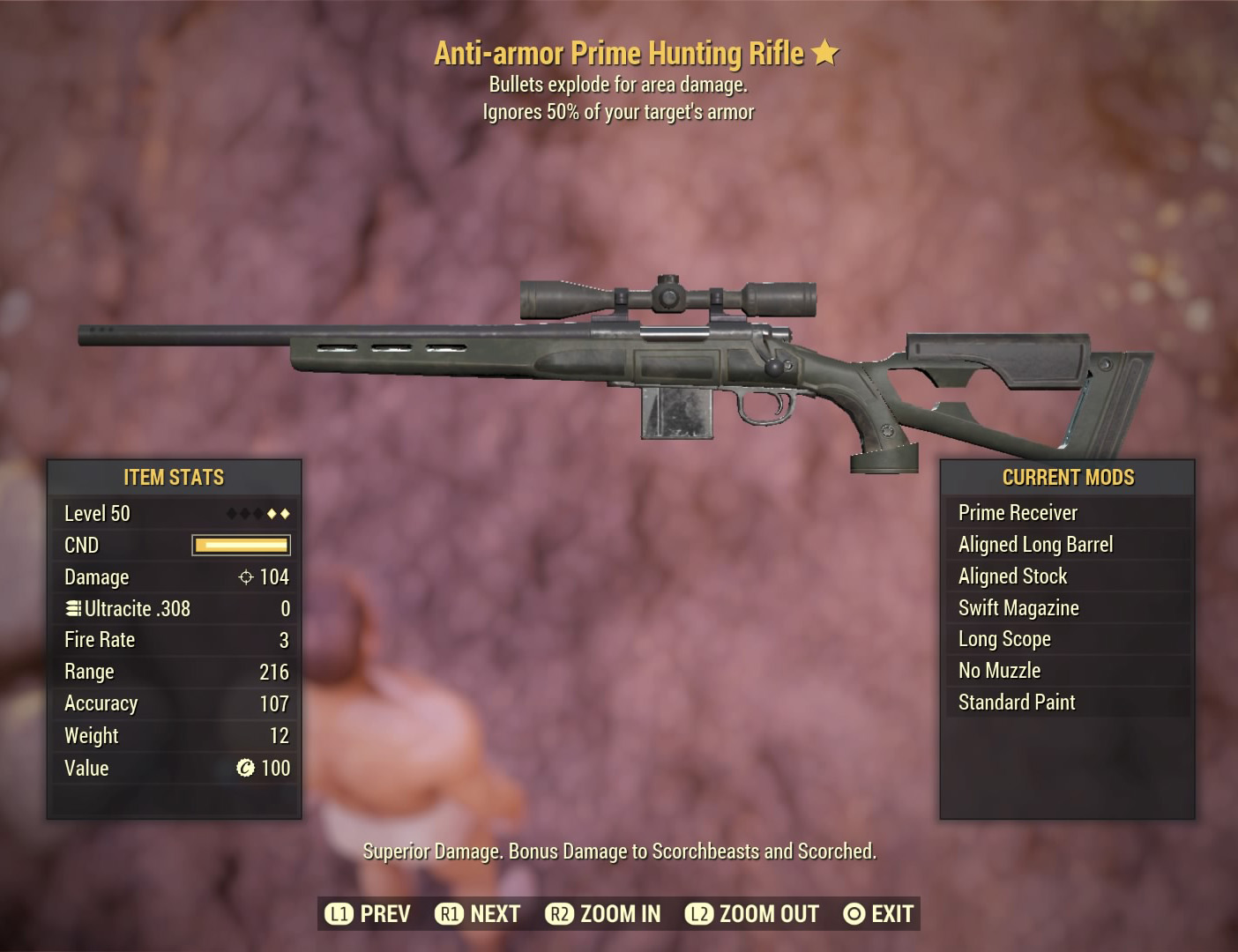
Task: Click the L2 icon labeled ZOOM OUT
Action: (x=699, y=914)
